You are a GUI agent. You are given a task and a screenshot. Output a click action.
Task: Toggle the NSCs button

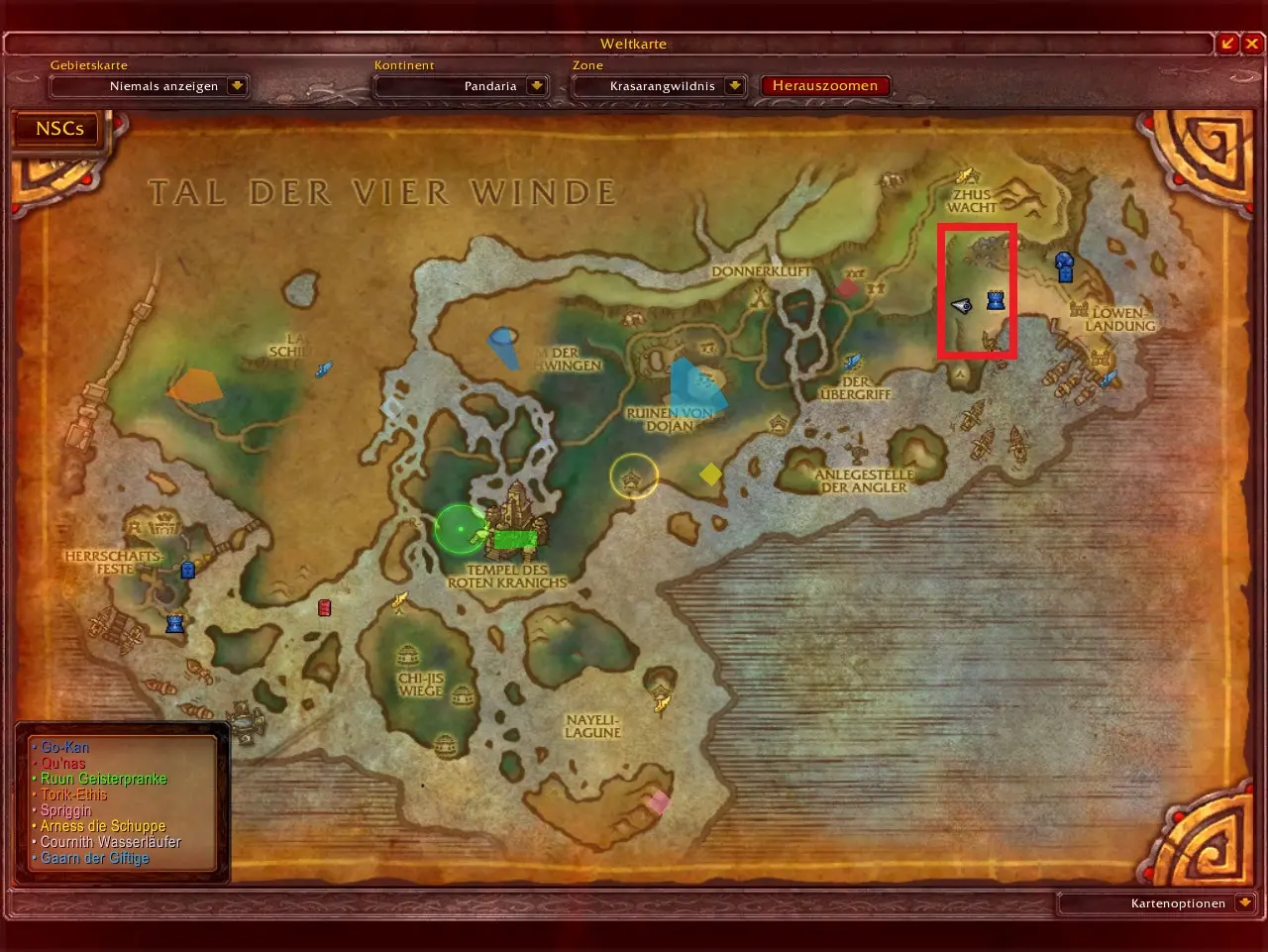[x=59, y=129]
